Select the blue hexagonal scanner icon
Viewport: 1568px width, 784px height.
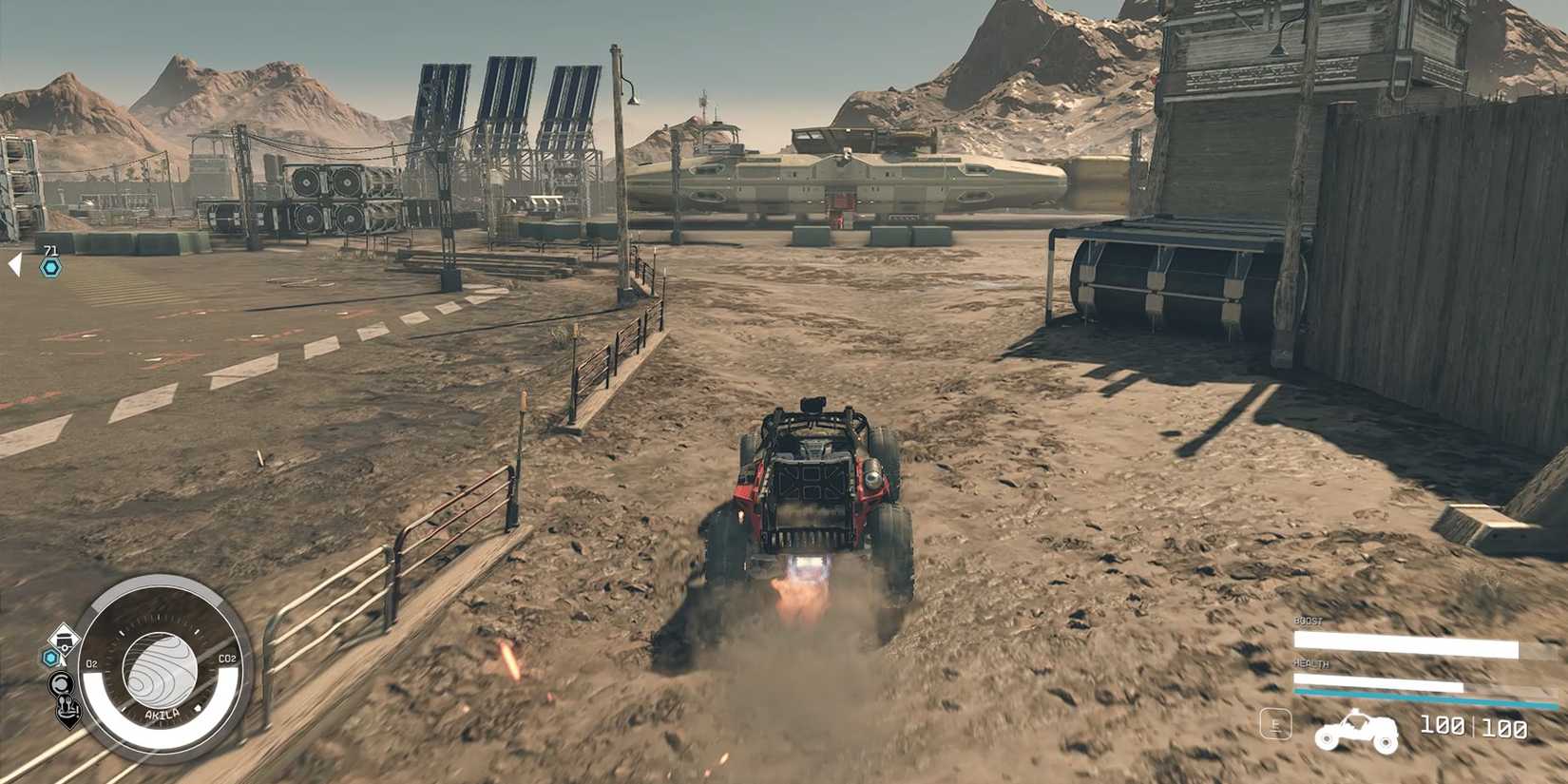coord(50,656)
